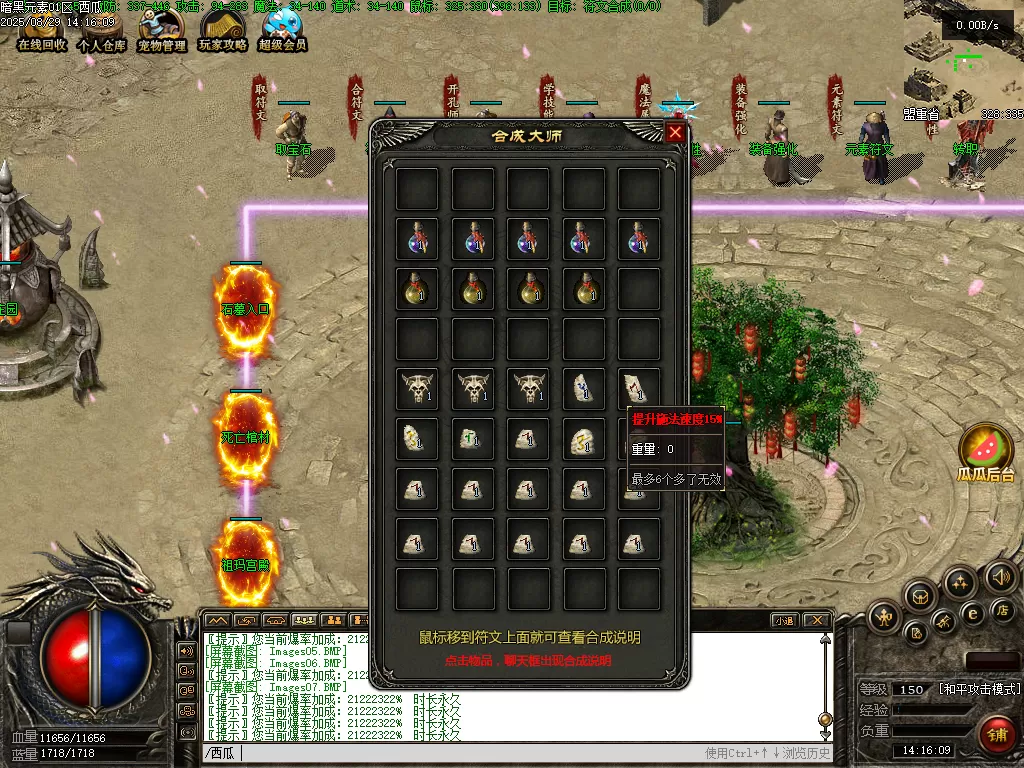Open the 超级会员 super member menu
This screenshot has height=768, width=1024.
tap(283, 29)
